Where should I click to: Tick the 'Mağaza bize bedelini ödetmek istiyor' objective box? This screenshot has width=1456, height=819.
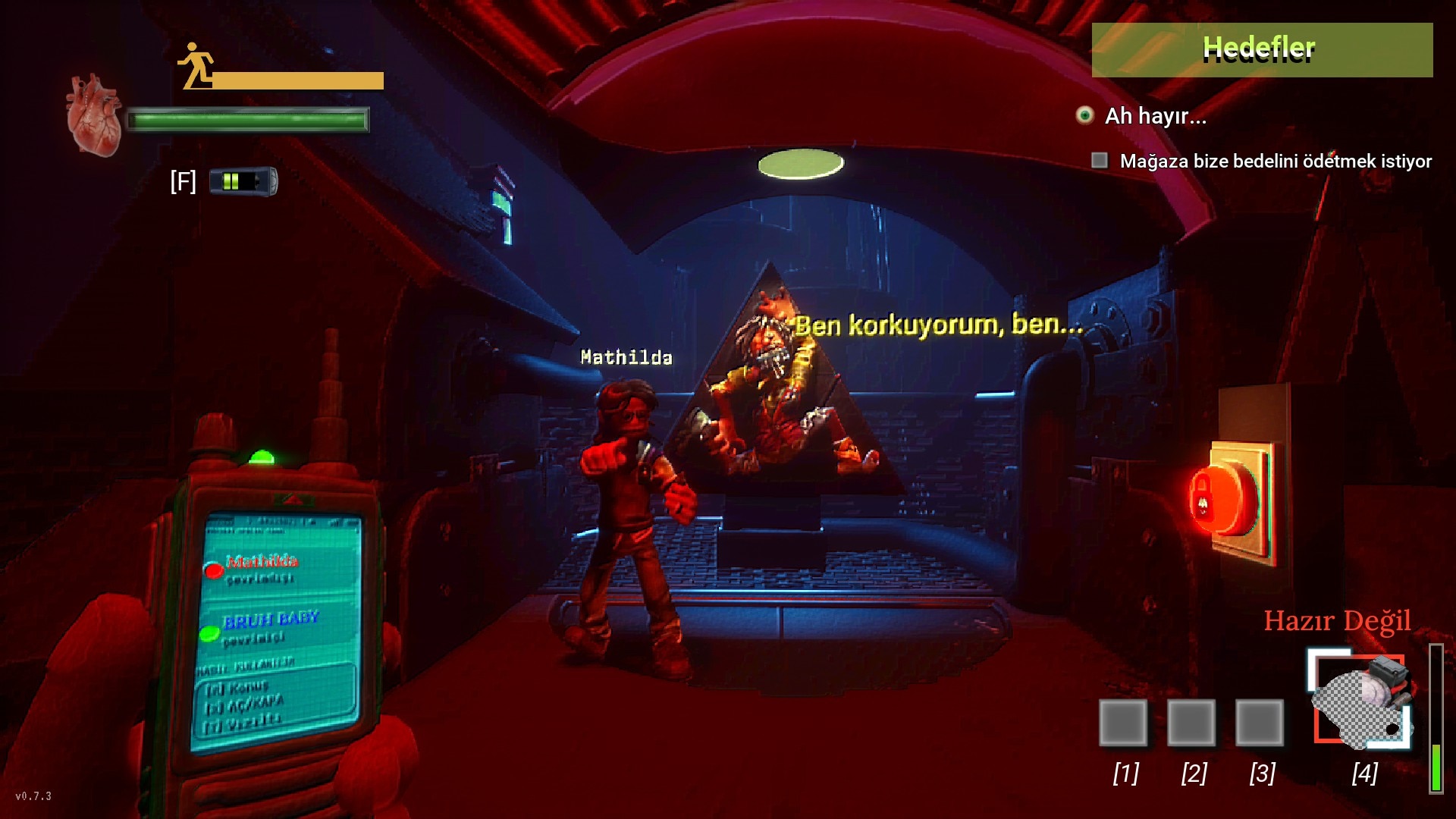(x=1099, y=161)
